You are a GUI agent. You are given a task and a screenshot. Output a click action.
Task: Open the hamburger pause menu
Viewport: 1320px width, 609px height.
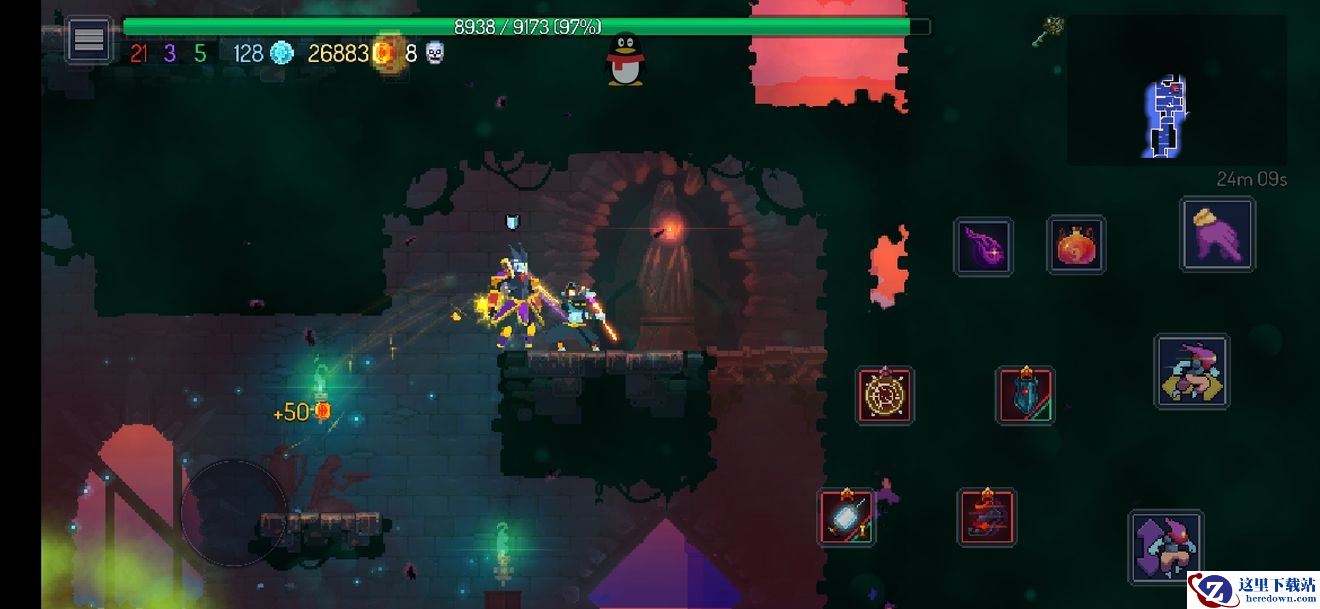coord(89,40)
